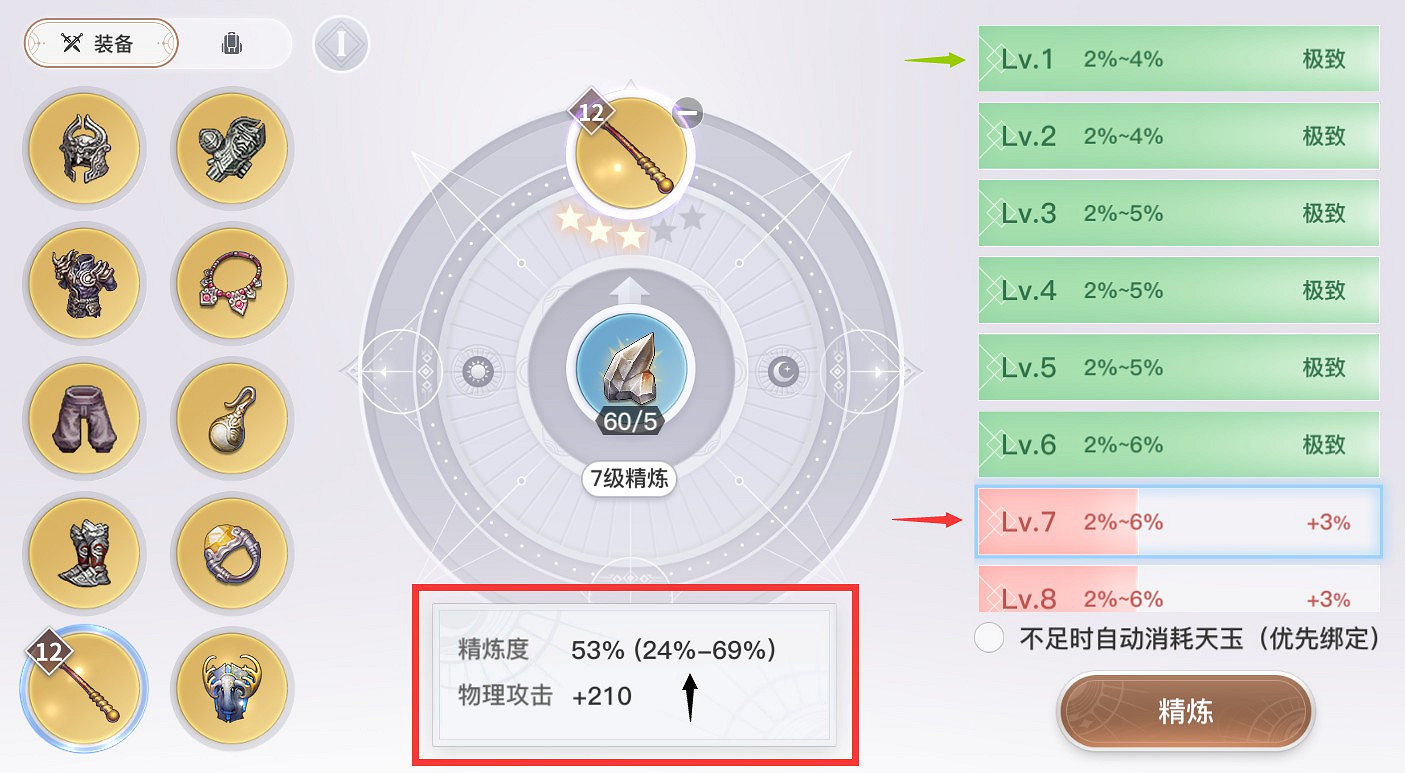Click the moon symbol right of the circle

pos(782,370)
